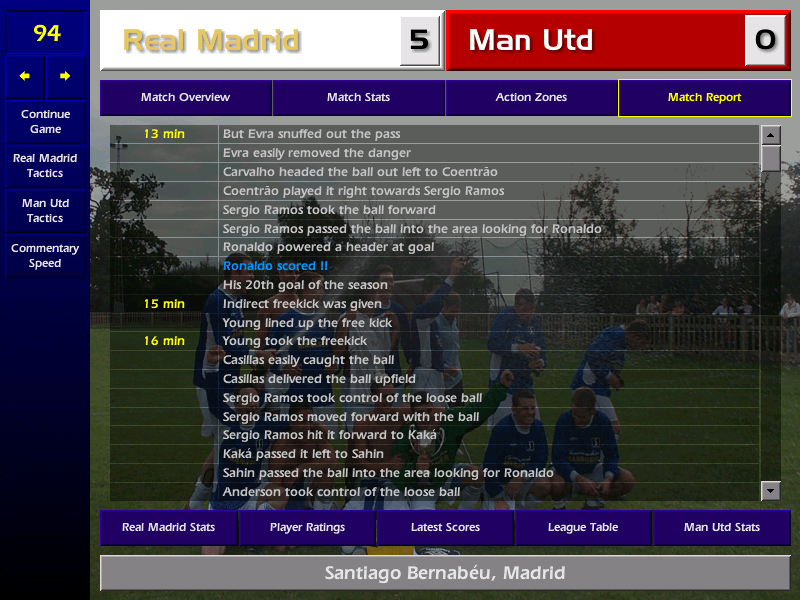Screen dimensions: 800x600
Task: View the Action Zones tab
Action: point(531,98)
